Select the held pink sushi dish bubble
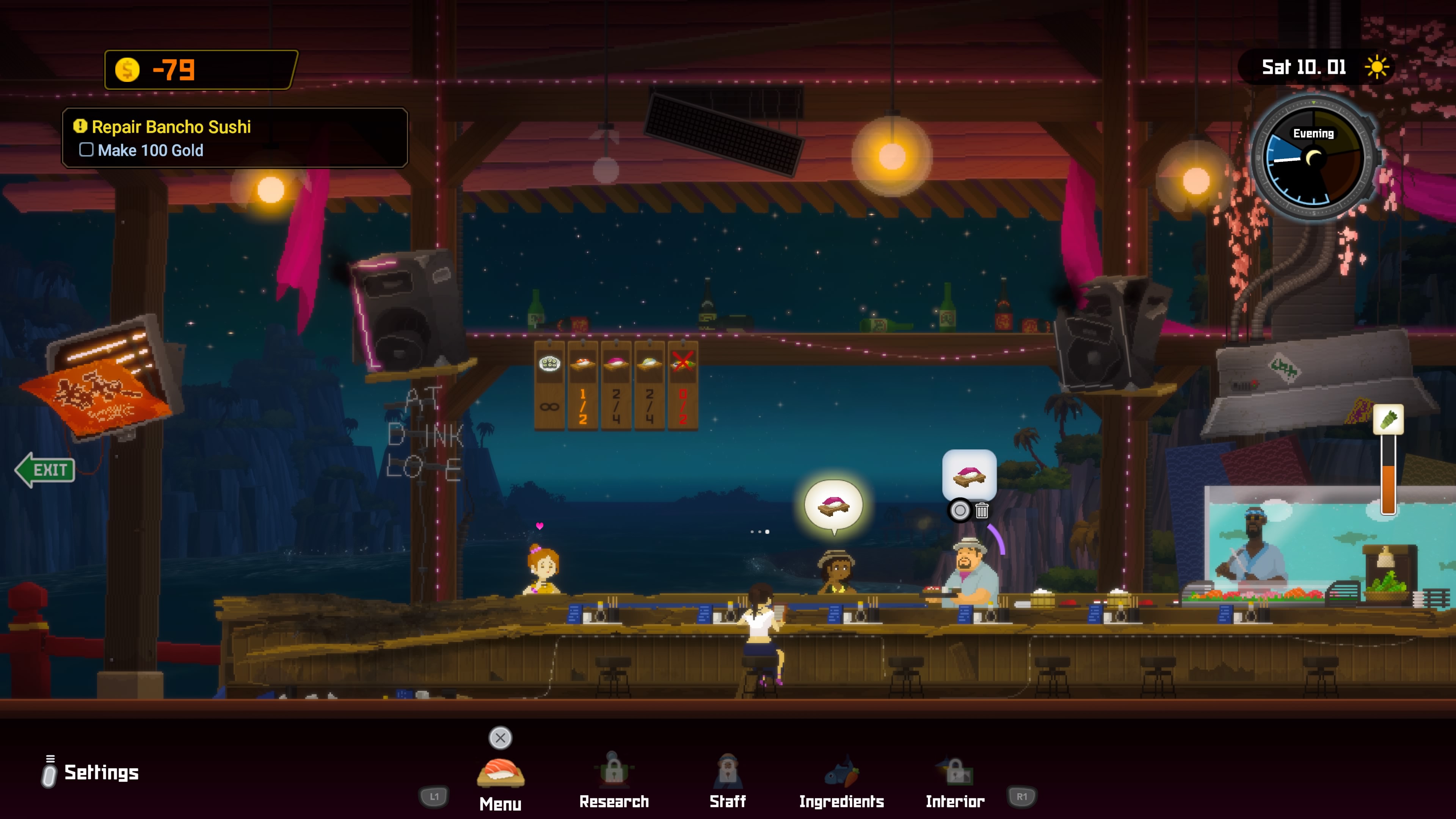 pos(969,475)
